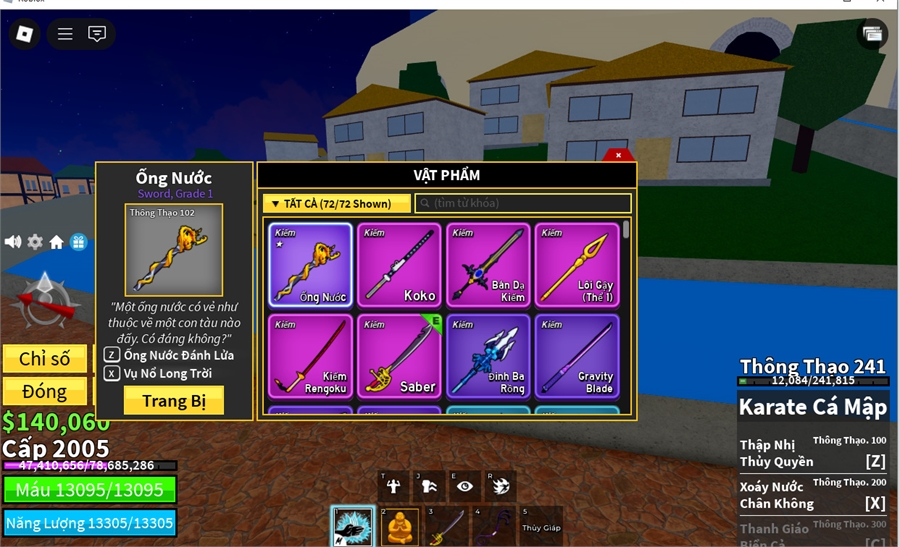The height and width of the screenshot is (547, 900).
Task: Toggle the sound speaker icon
Action: [13, 242]
